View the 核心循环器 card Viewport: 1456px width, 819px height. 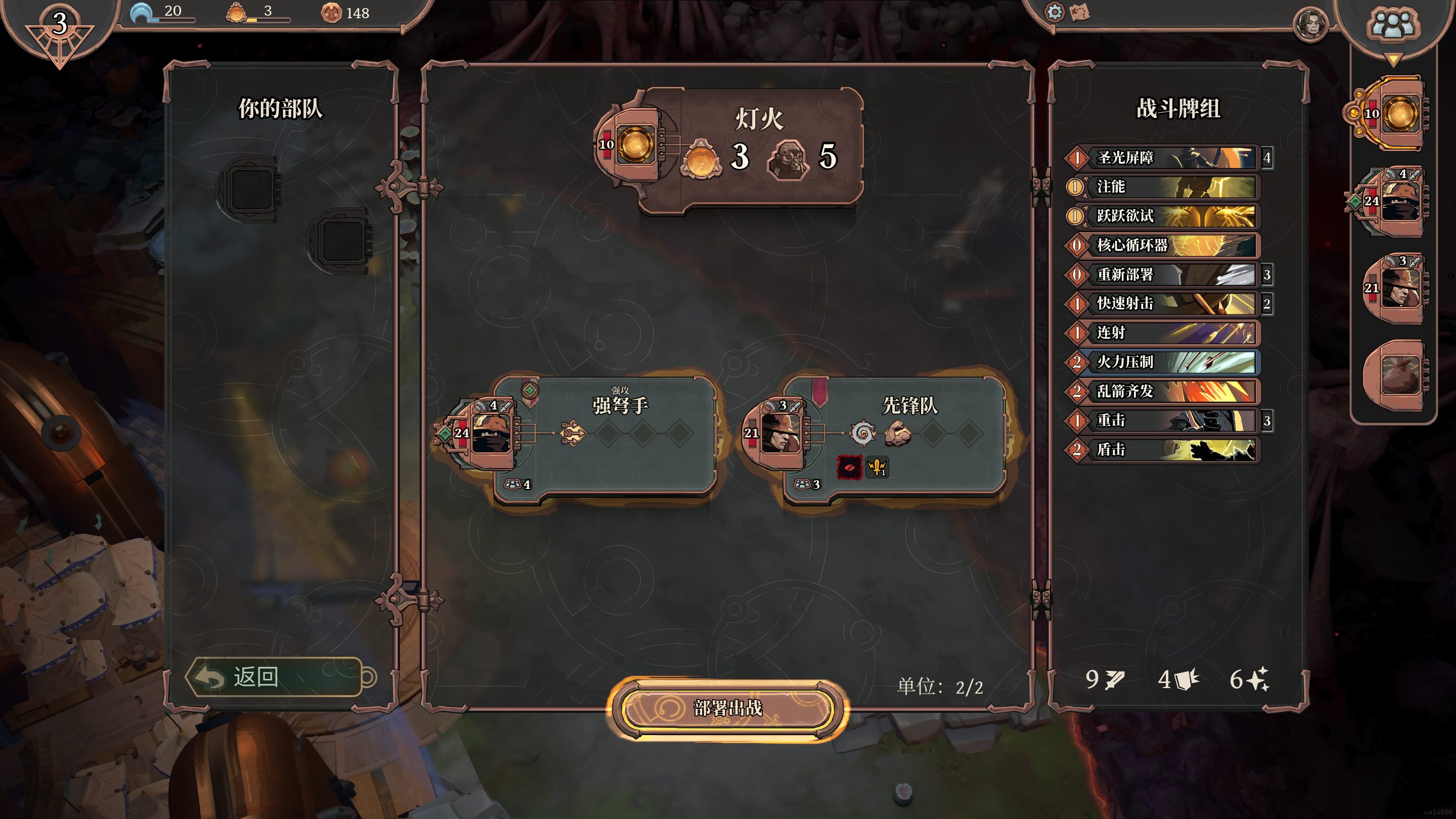(x=1164, y=245)
